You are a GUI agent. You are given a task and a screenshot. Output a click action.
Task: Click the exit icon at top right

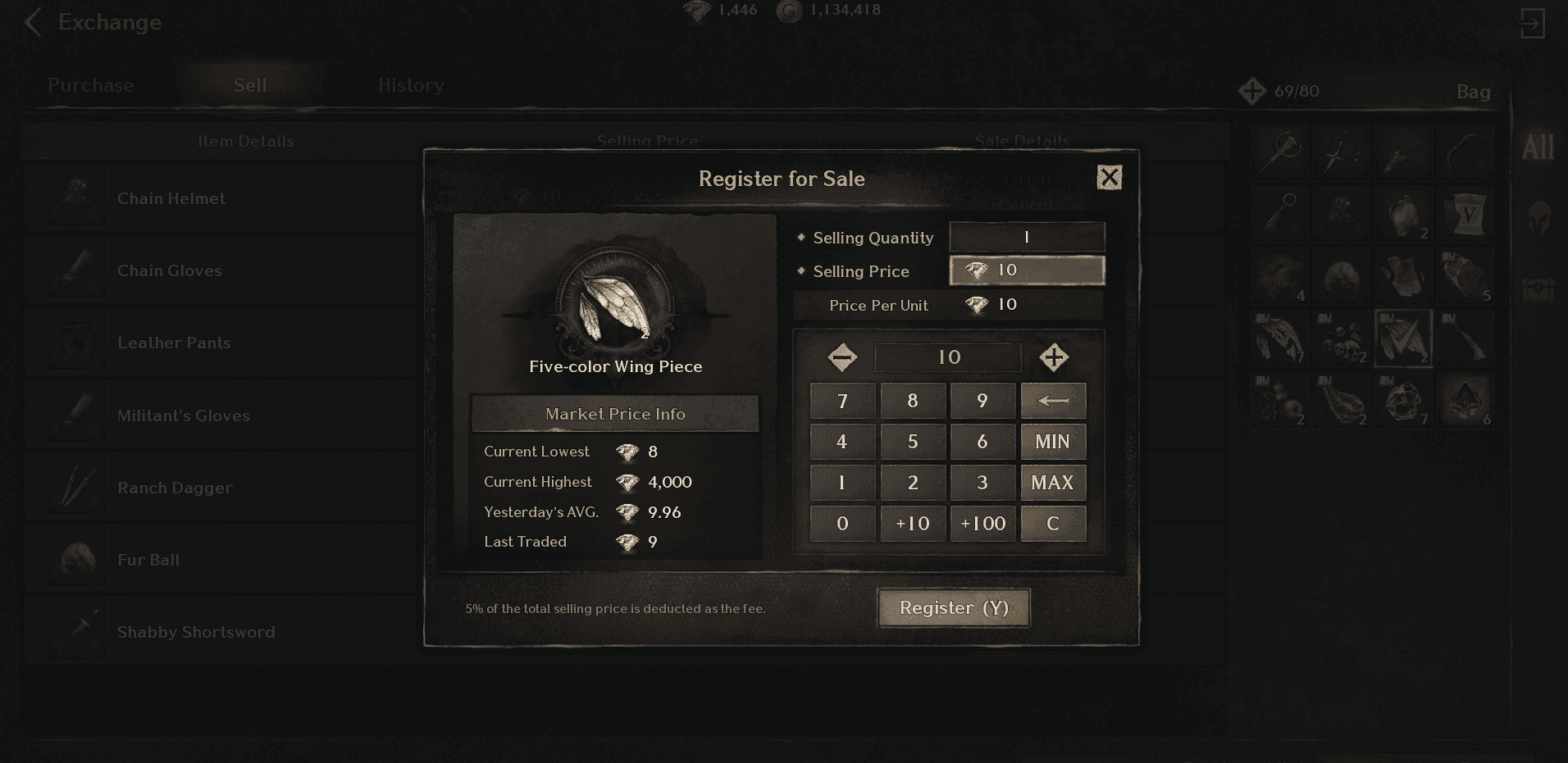(x=1534, y=24)
